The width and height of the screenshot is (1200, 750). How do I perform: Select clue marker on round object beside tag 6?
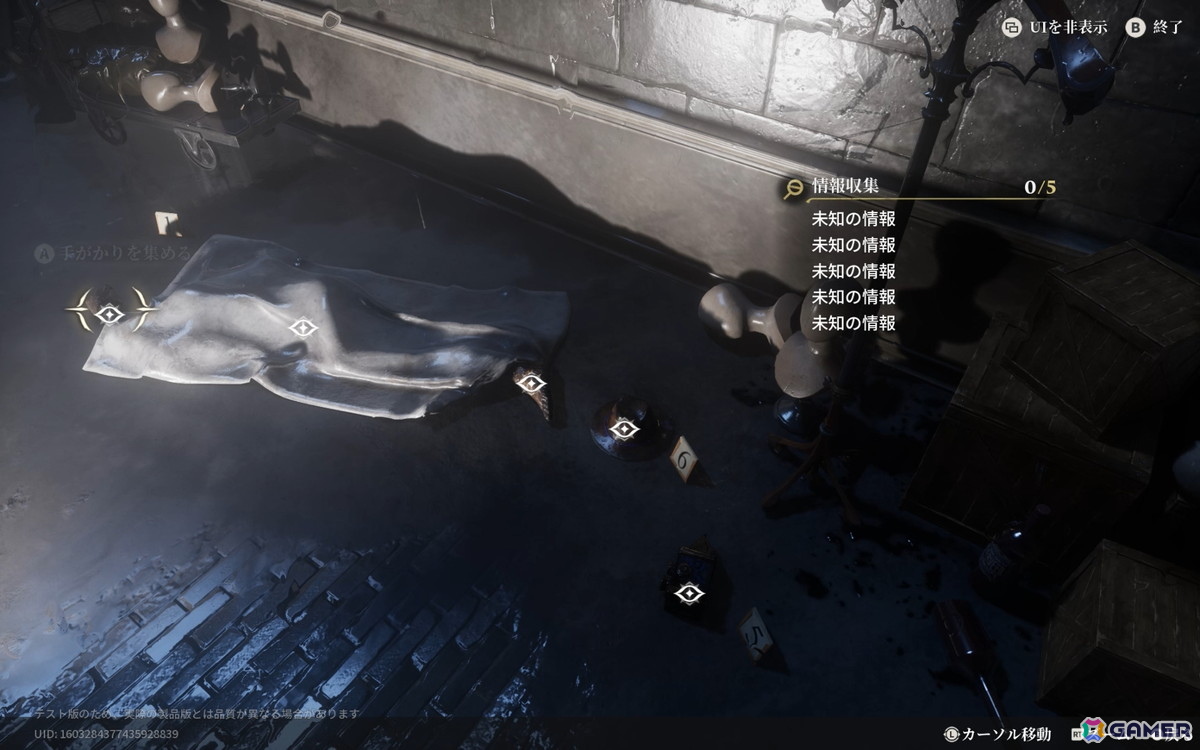coord(625,430)
